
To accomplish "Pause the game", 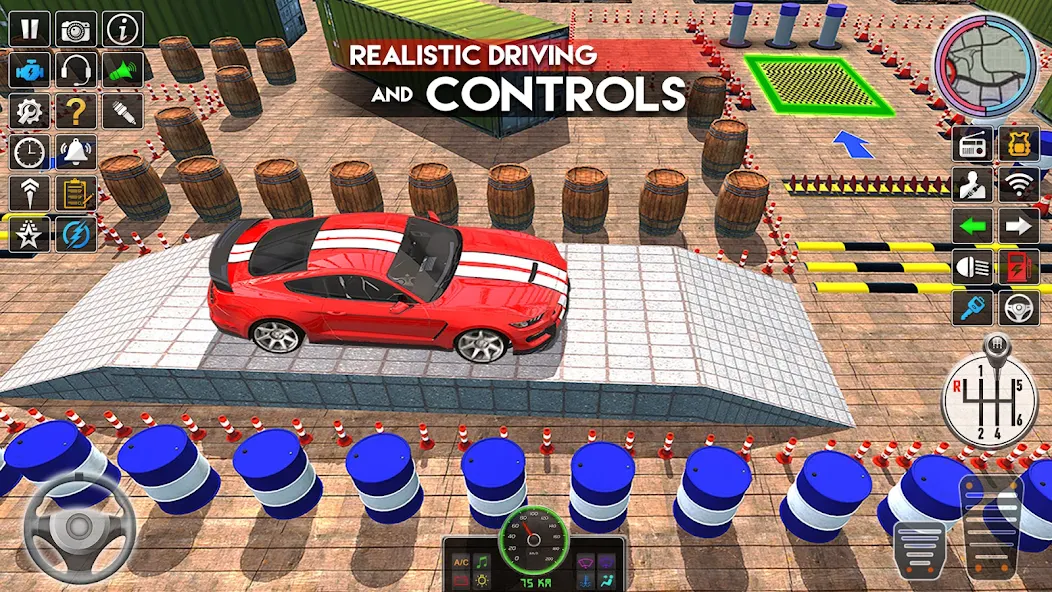I will tap(29, 29).
